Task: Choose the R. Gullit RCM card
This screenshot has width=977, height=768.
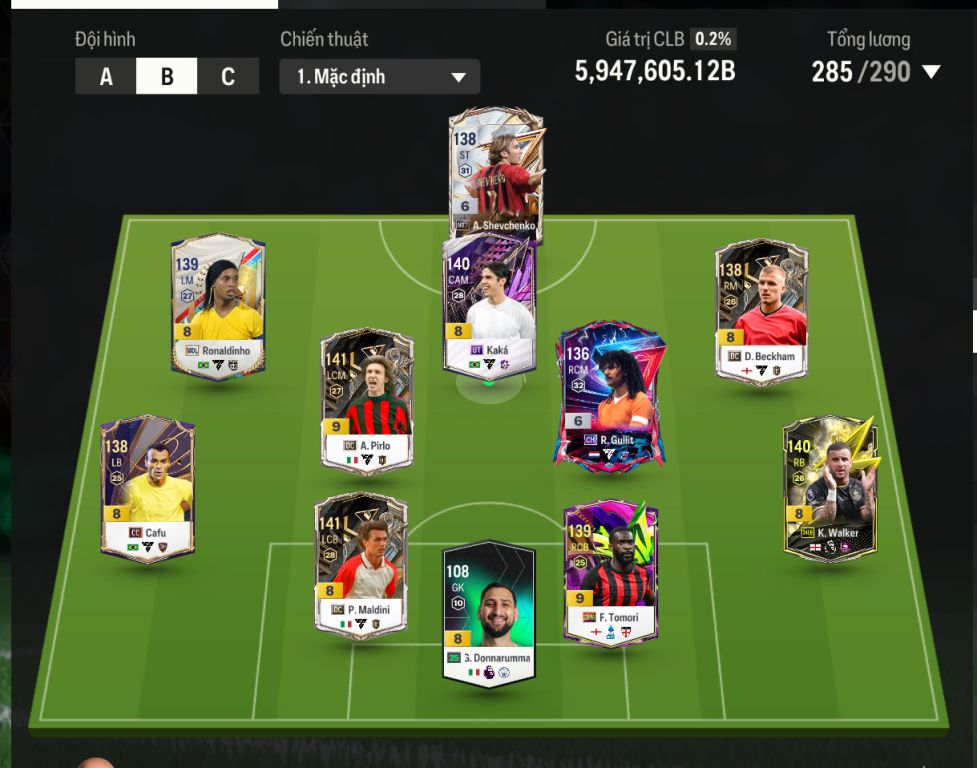Action: [610, 393]
